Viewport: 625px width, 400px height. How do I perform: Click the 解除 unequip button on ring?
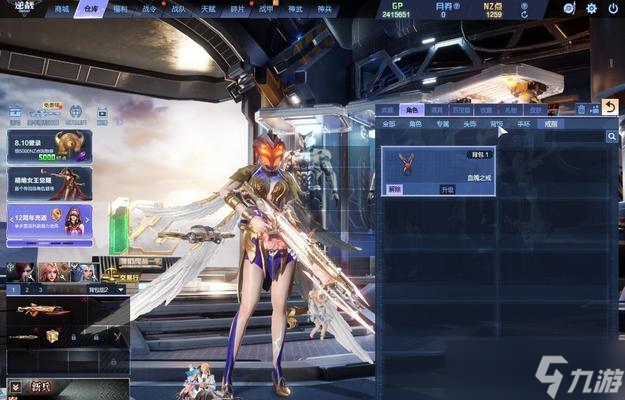[x=394, y=188]
